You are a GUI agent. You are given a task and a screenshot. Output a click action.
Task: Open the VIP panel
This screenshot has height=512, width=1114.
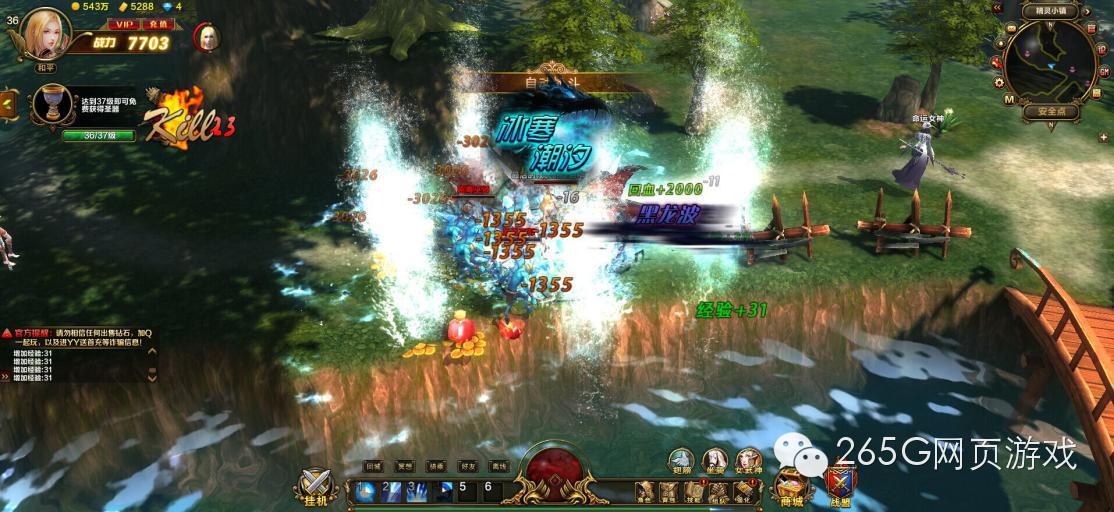[x=124, y=23]
